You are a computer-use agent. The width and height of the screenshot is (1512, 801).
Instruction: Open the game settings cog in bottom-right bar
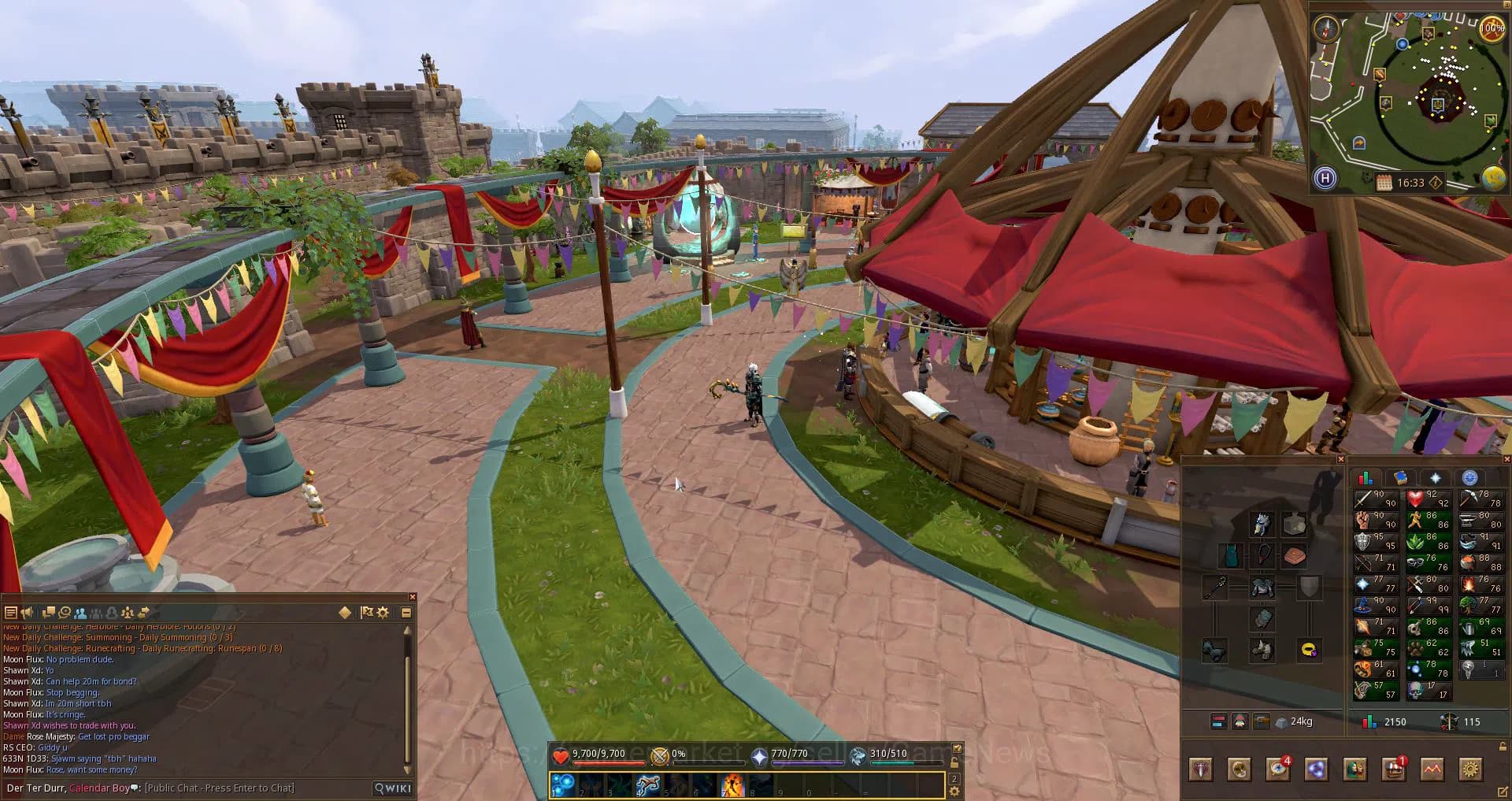coord(1471,769)
